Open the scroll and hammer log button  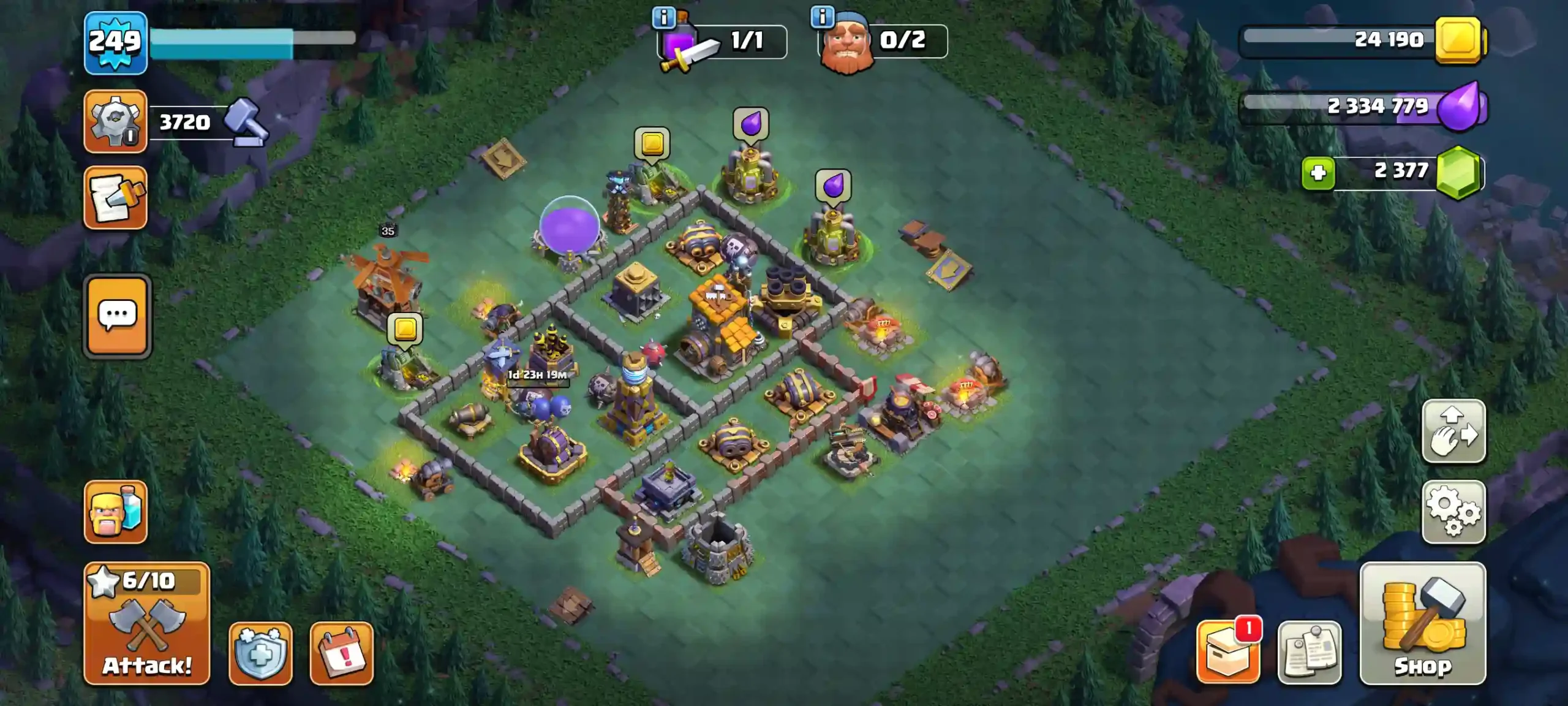pyautogui.click(x=115, y=197)
